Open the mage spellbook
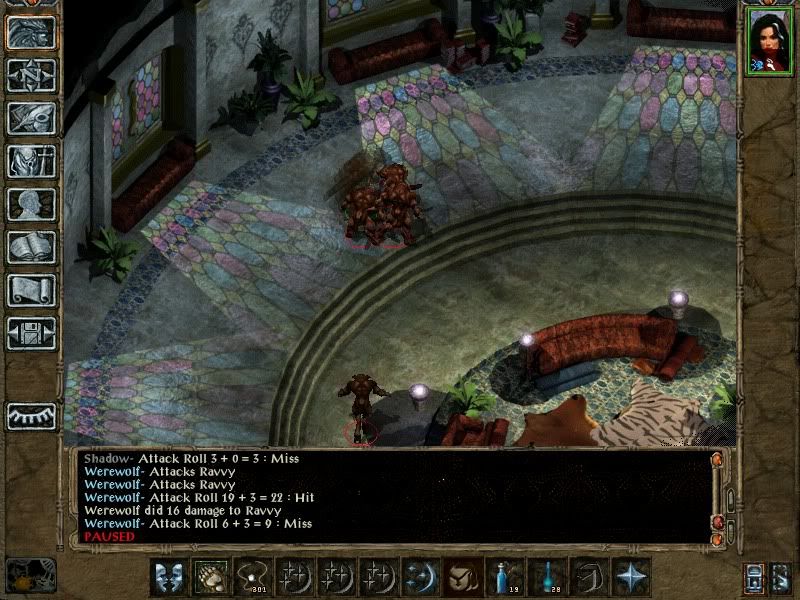This screenshot has width=800, height=600. (x=31, y=247)
